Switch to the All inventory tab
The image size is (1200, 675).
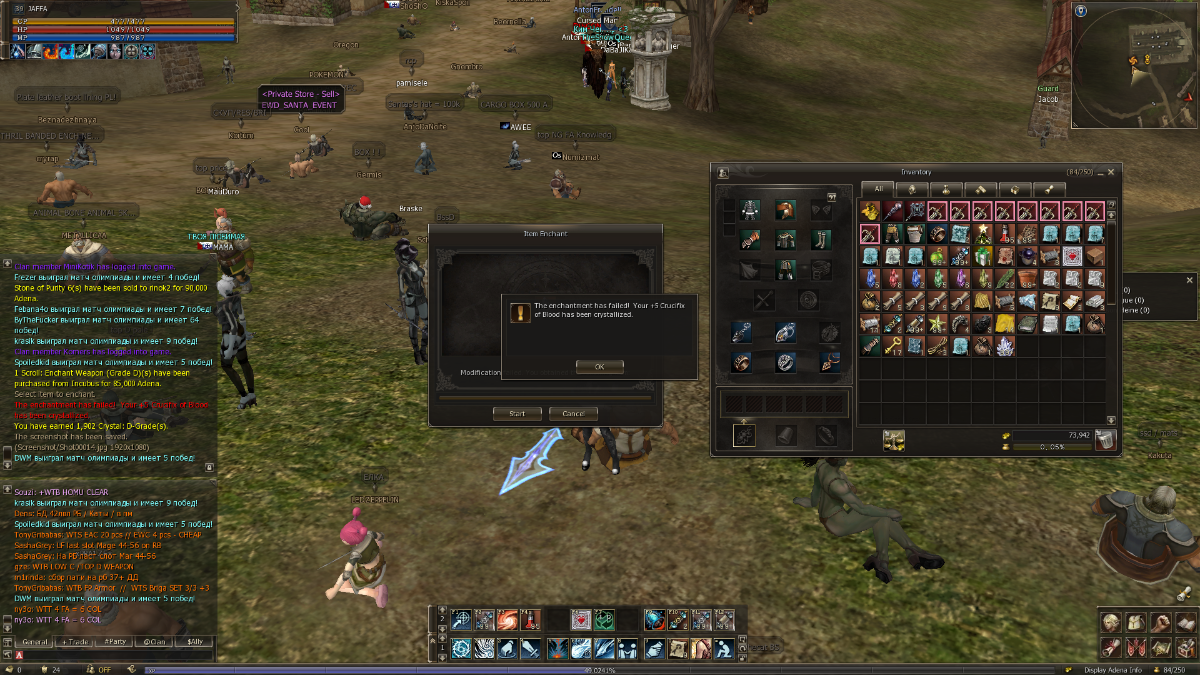pos(879,188)
